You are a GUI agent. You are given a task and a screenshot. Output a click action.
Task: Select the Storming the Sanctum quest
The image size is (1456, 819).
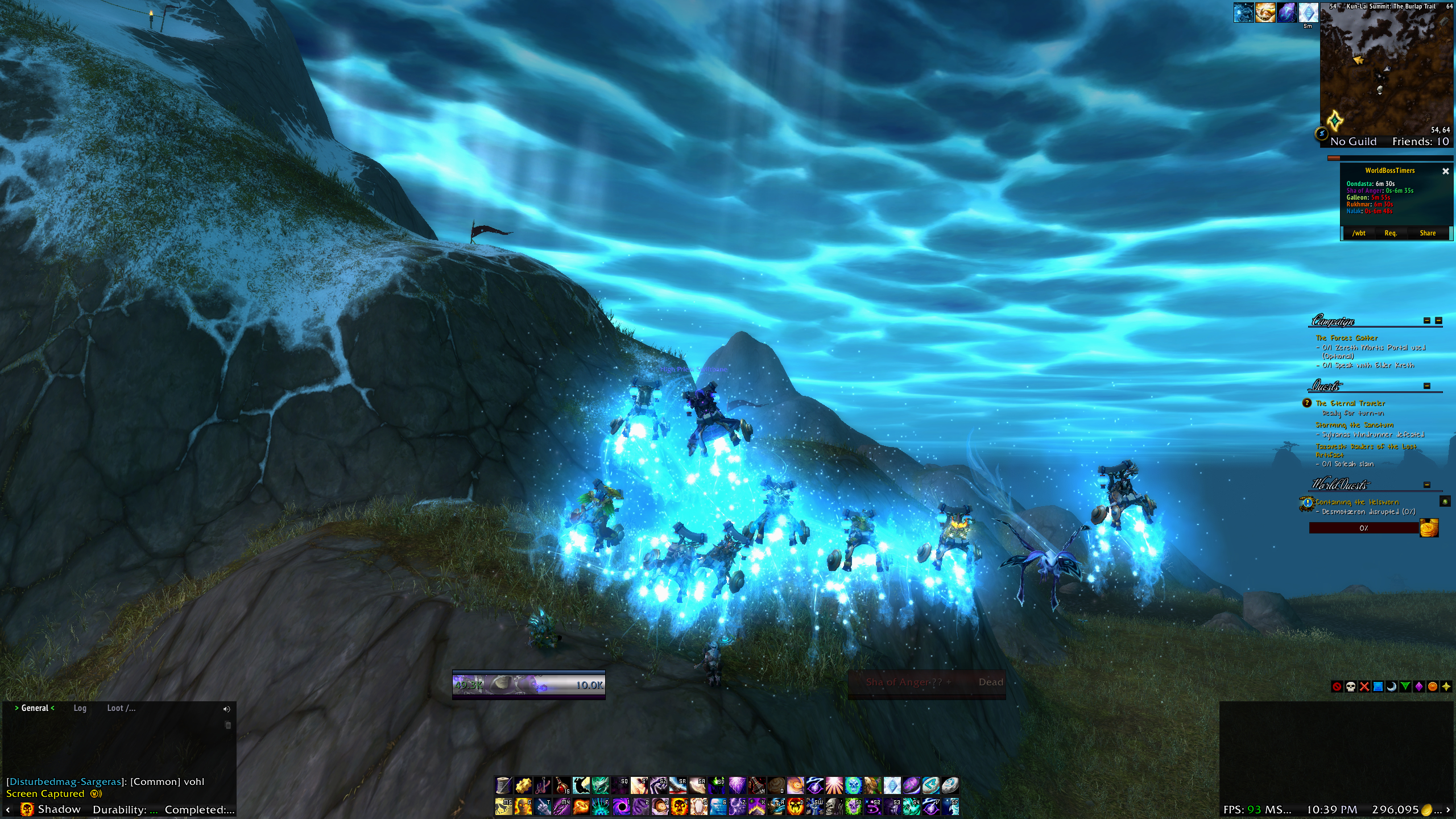click(1354, 425)
